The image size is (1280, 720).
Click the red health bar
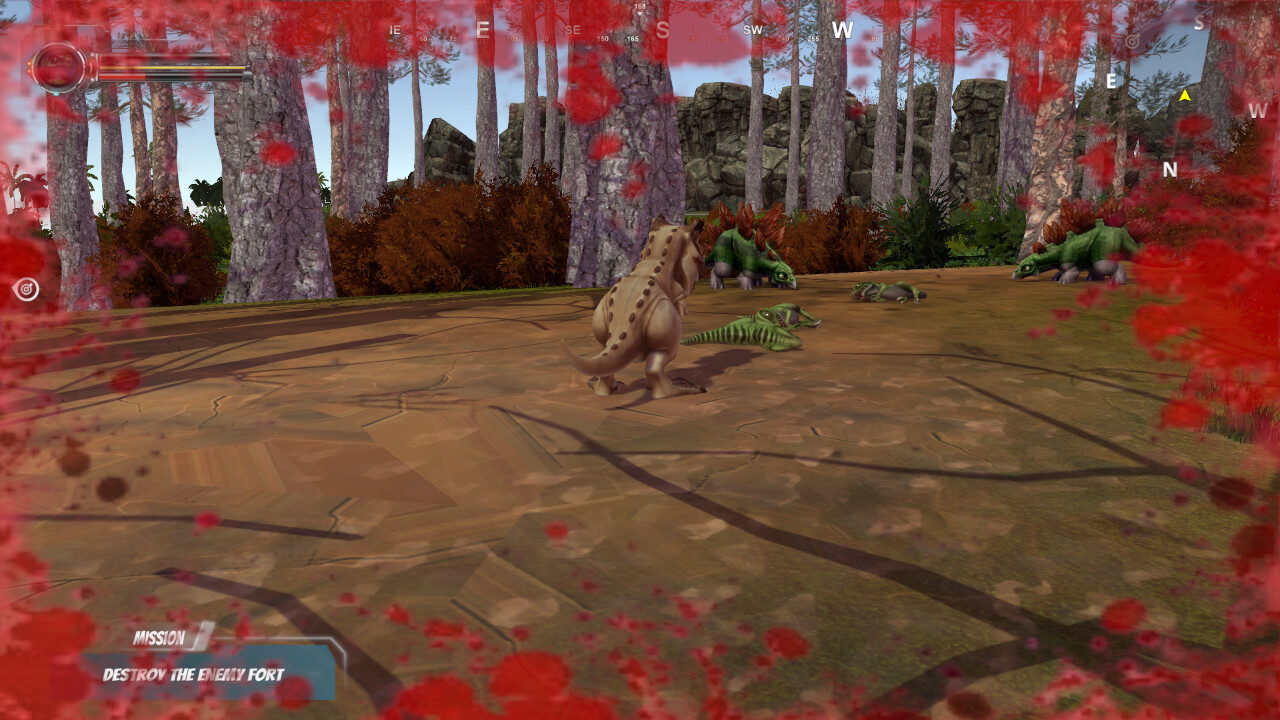120,77
